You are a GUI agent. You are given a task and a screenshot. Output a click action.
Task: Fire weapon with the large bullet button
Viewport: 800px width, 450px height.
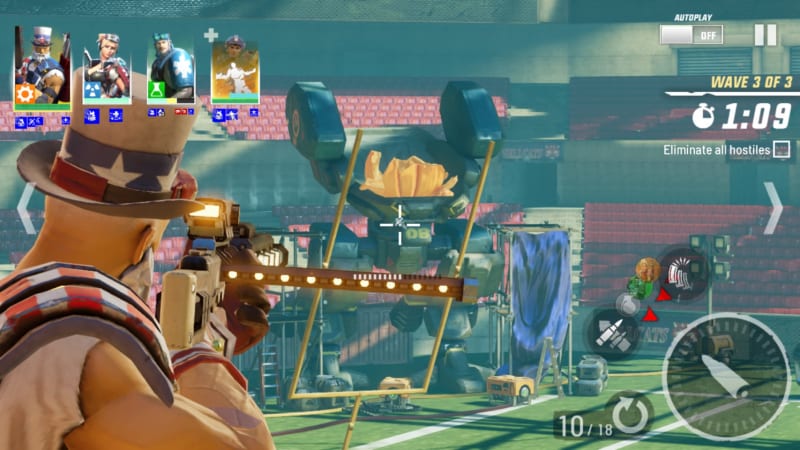coord(726,376)
